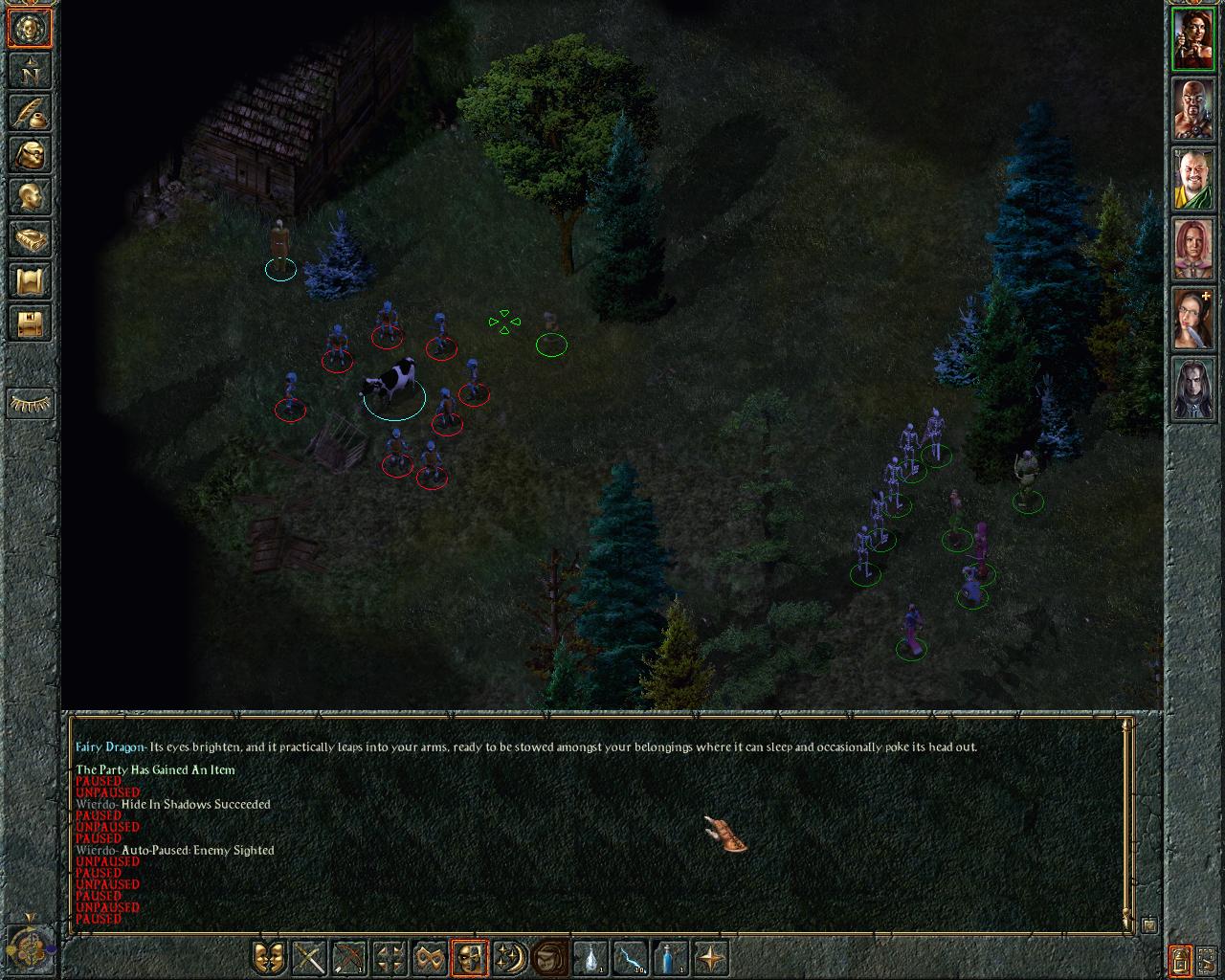Image resolution: width=1225 pixels, height=980 pixels.
Task: Select the laughing bearded man portrait
Action: [1192, 180]
